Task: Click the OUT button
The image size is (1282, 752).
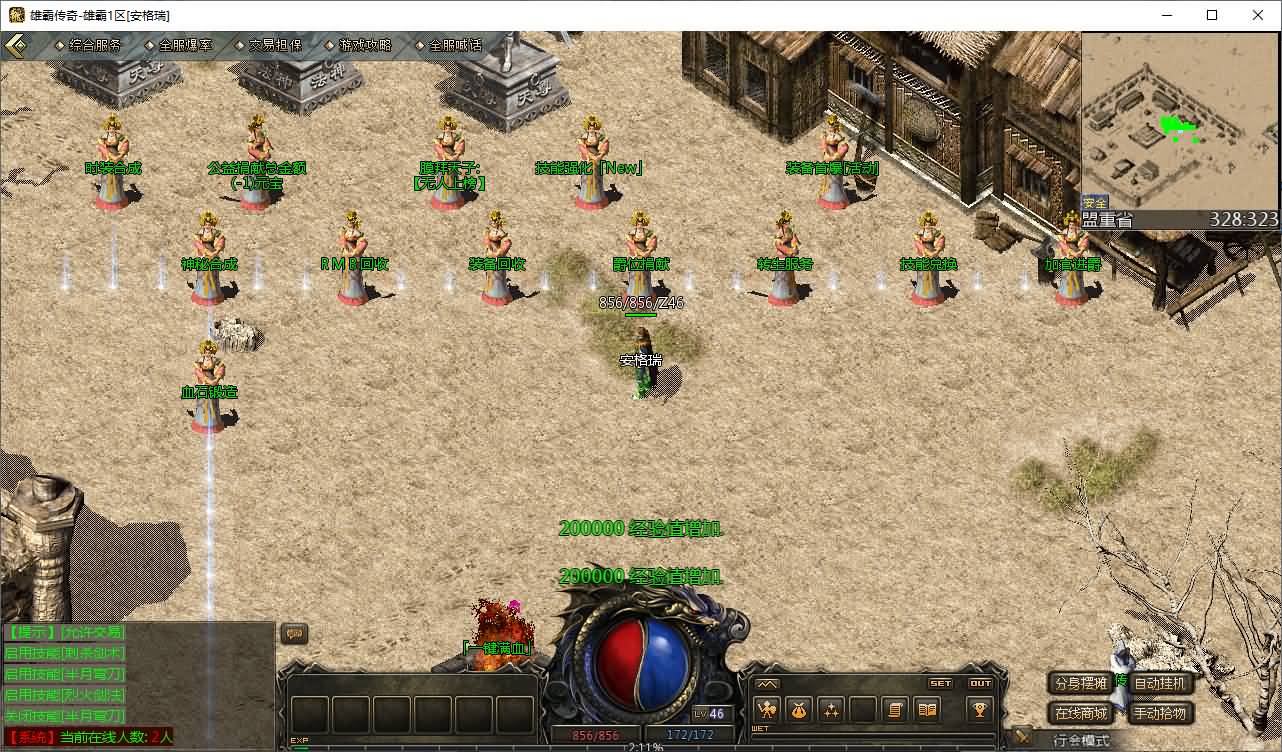Action: 980,684
